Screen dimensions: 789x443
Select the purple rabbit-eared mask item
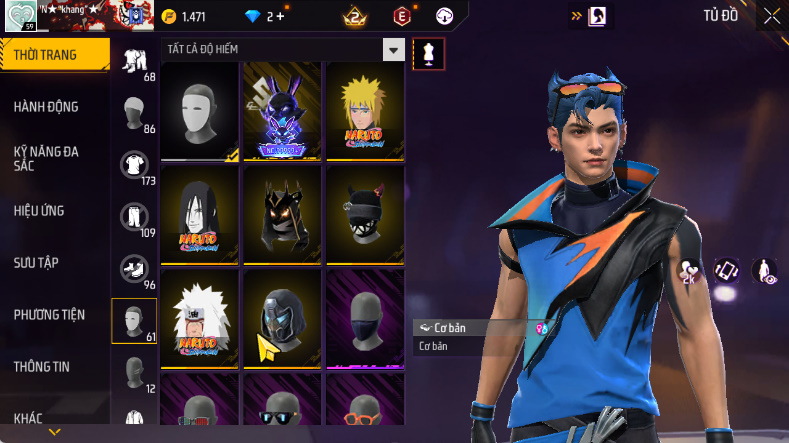[x=282, y=110]
